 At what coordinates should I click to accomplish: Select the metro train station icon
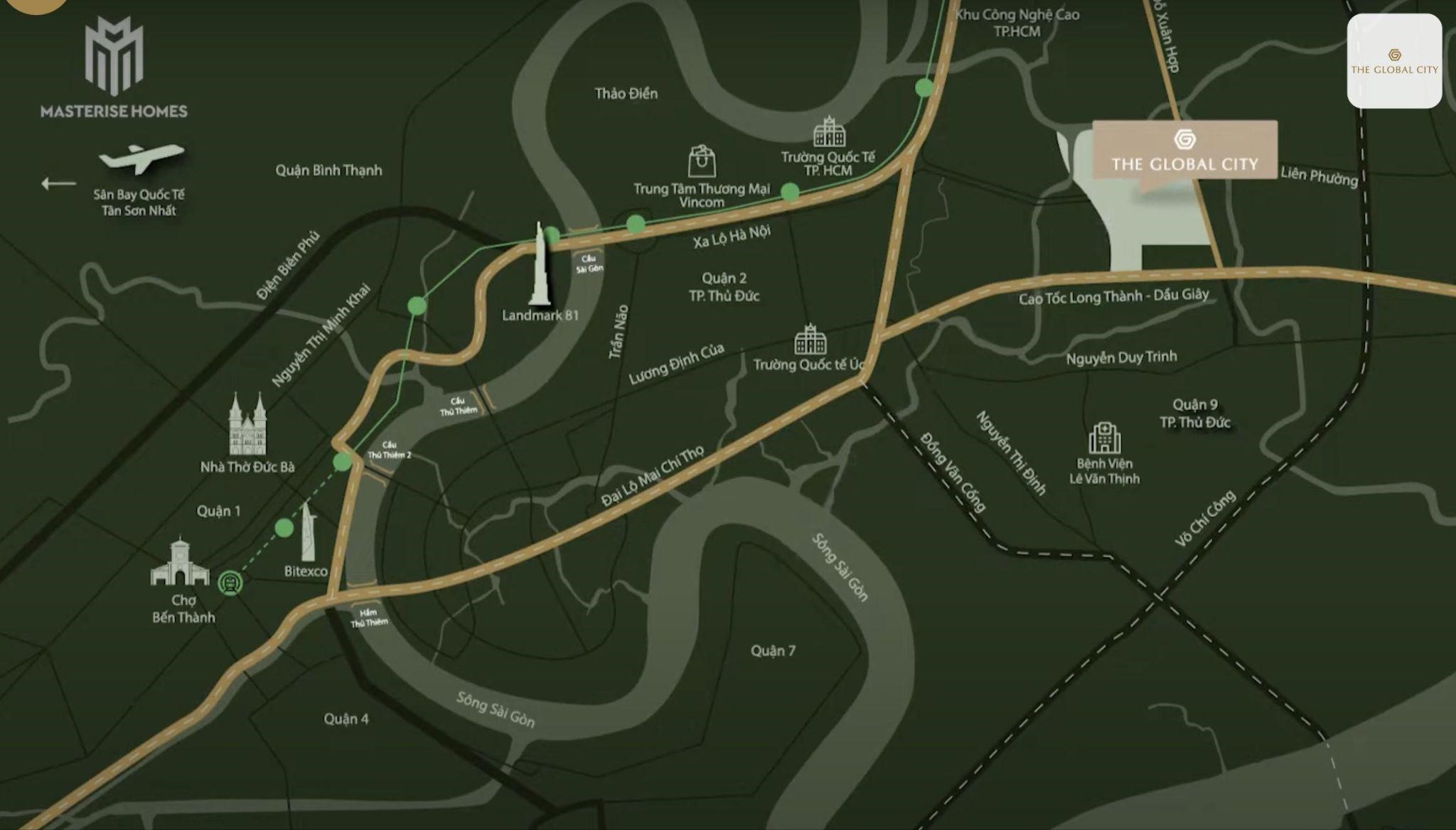pyautogui.click(x=230, y=583)
